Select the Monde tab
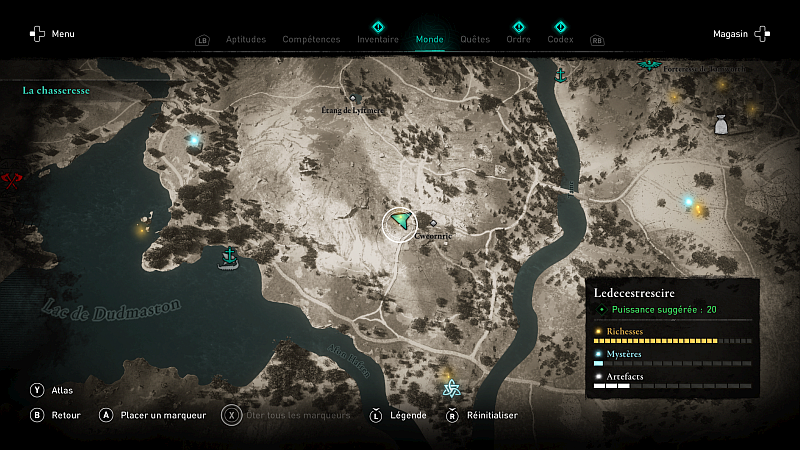Viewport: 800px width, 450px height. [429, 40]
